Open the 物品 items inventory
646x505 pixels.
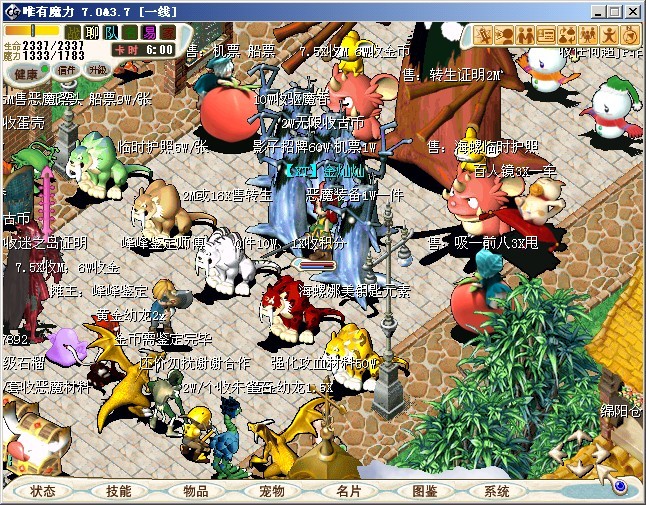pyautogui.click(x=195, y=491)
